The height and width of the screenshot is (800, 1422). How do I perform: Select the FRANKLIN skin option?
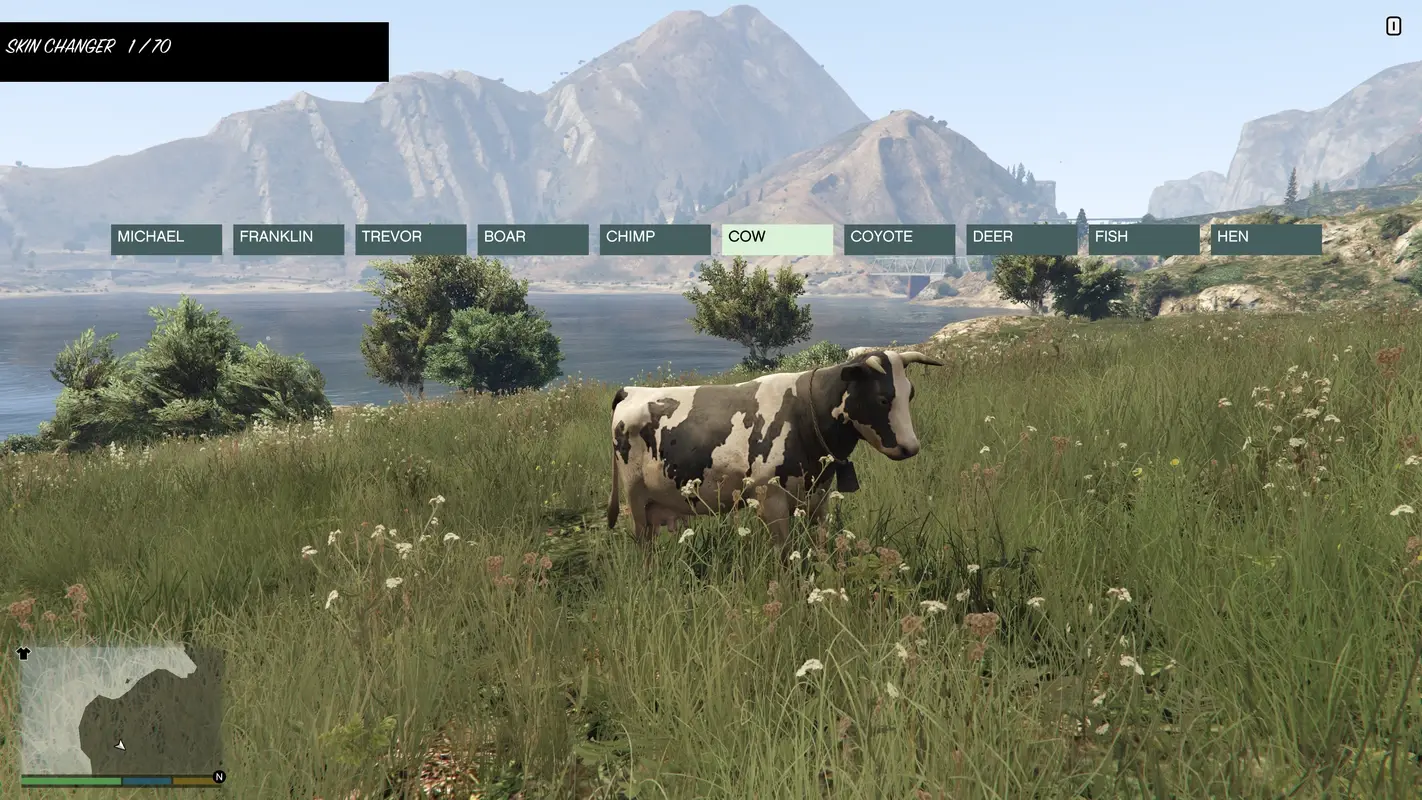(x=287, y=237)
